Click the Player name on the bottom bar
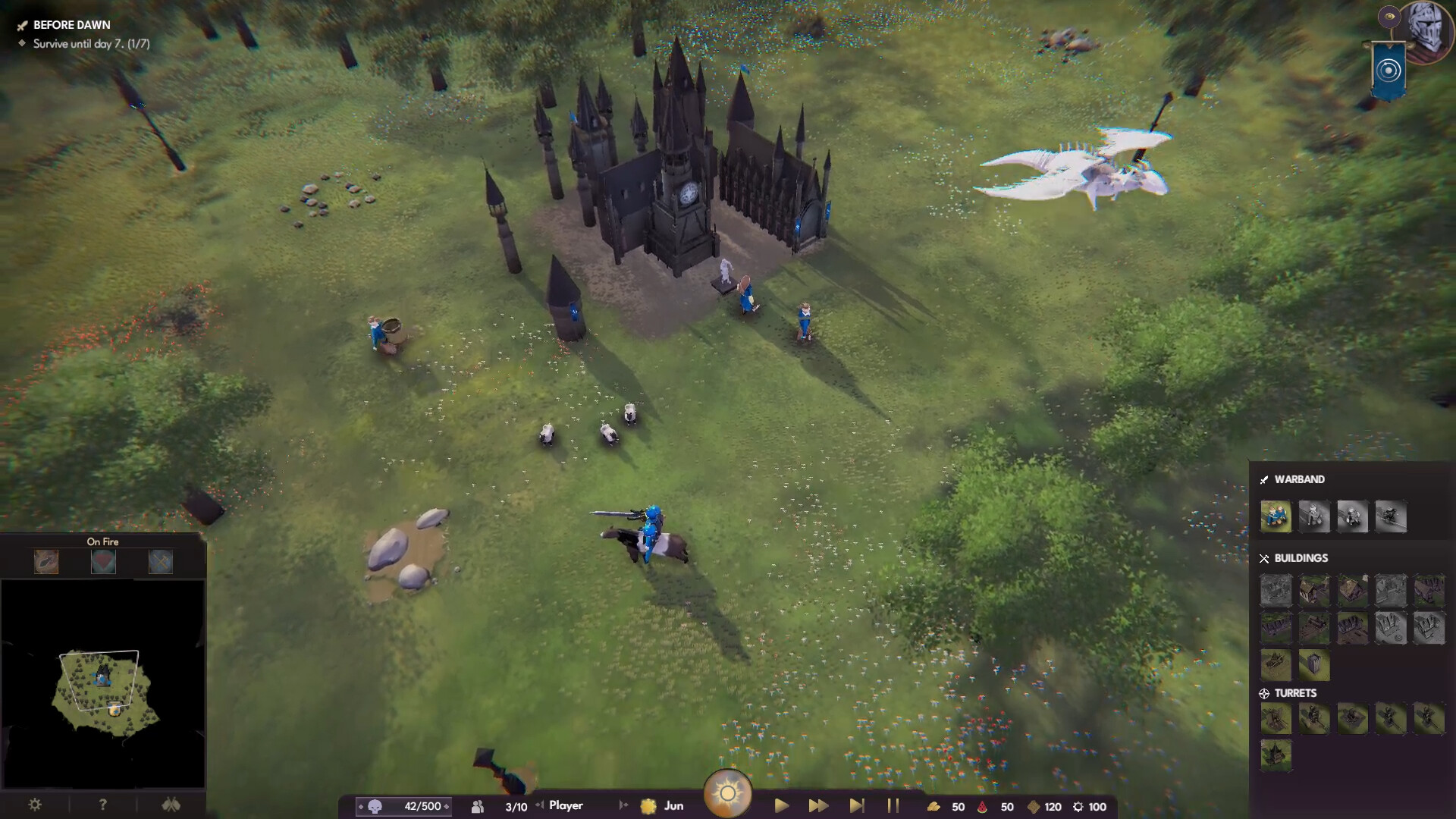Viewport: 1456px width, 819px height. (x=565, y=806)
